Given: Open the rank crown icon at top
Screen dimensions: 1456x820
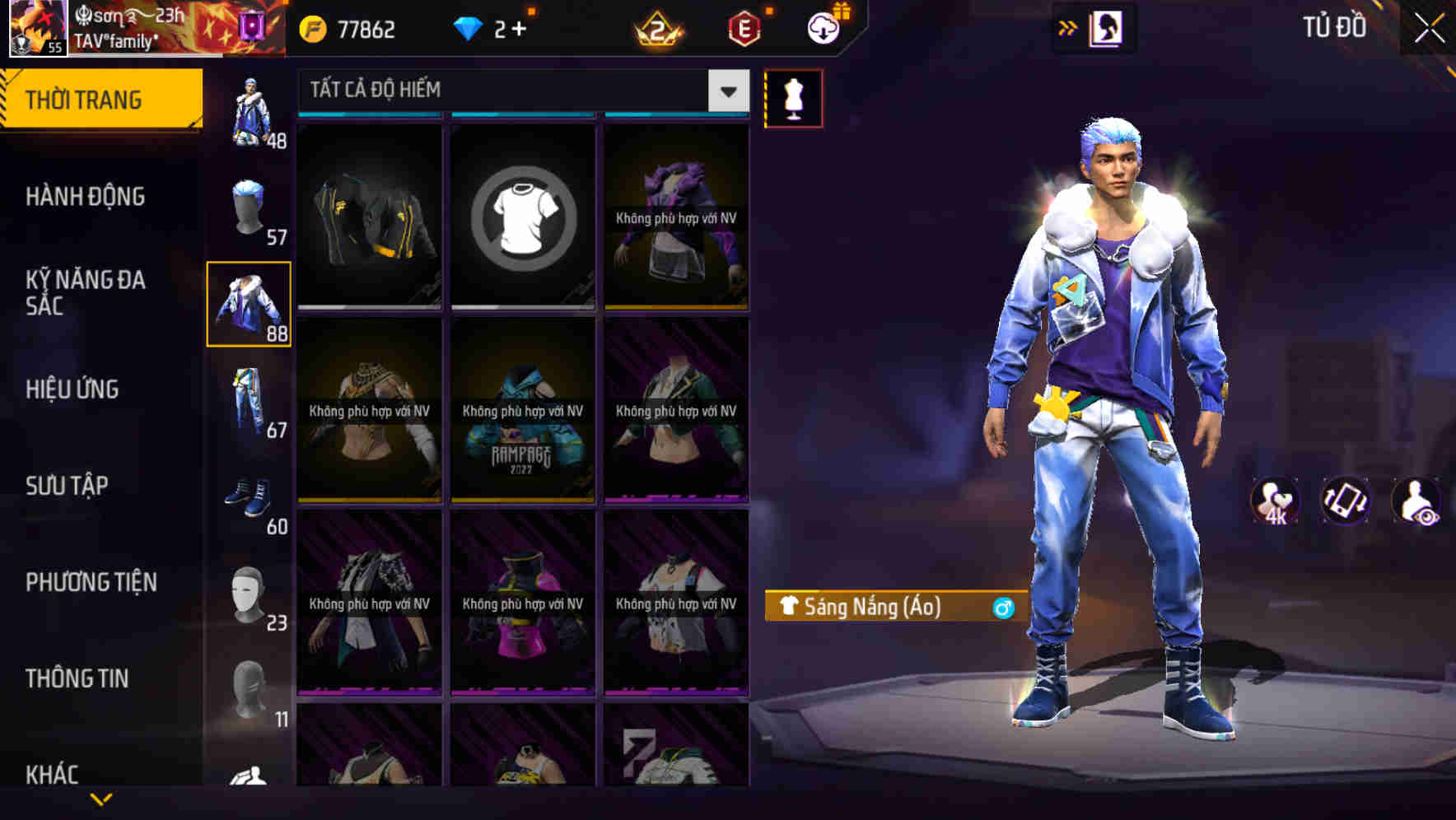Looking at the screenshot, I should click(x=657, y=28).
